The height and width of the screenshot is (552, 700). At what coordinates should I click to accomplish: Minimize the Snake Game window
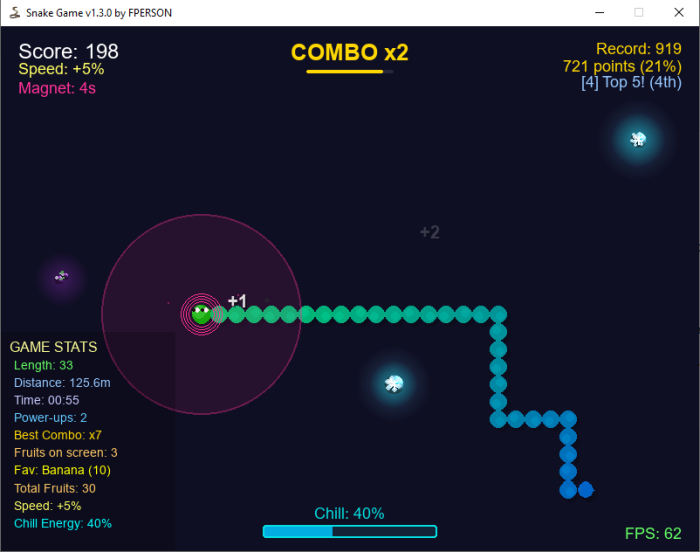click(600, 12)
